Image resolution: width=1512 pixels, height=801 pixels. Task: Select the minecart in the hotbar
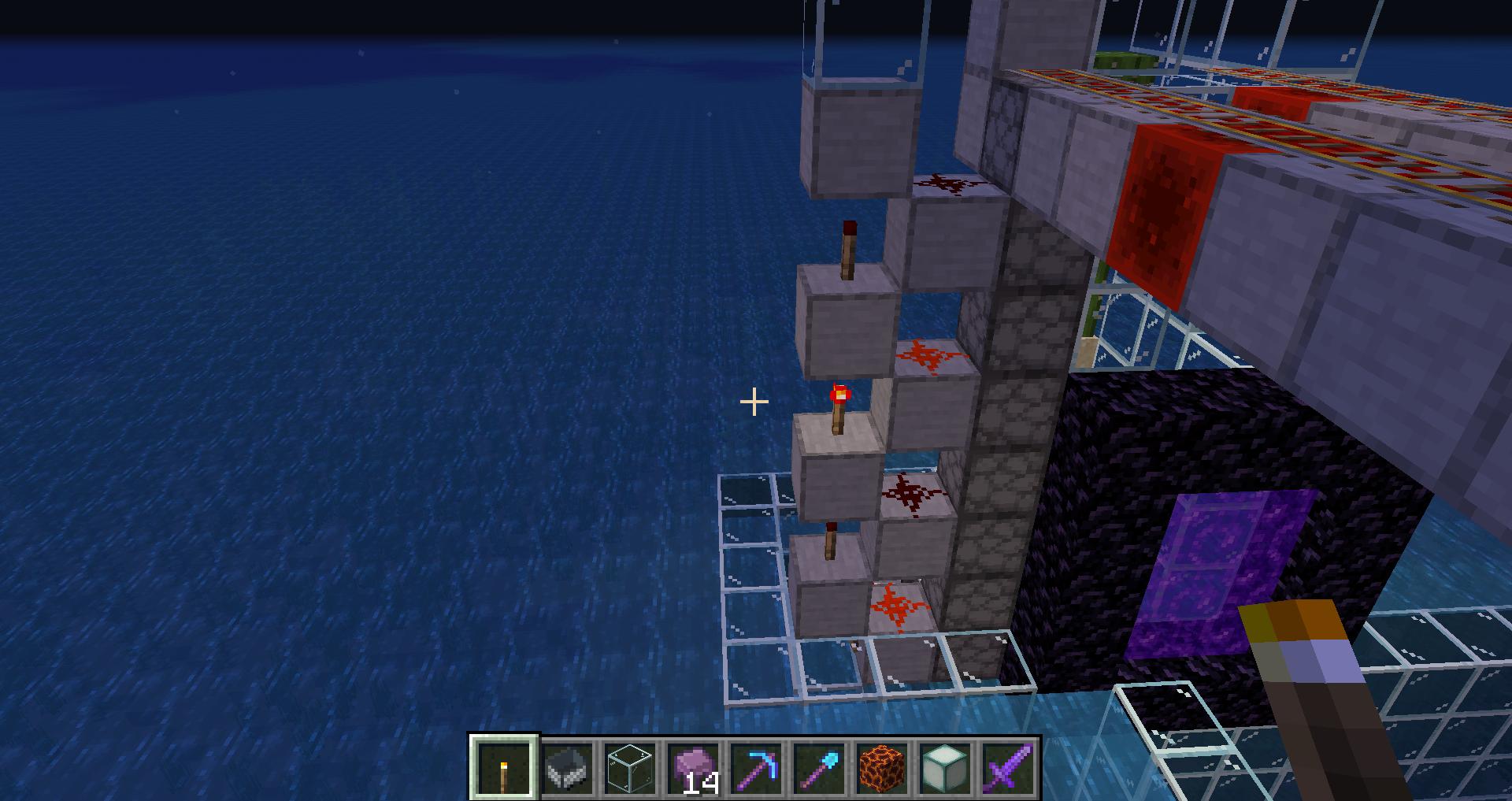pos(567,768)
